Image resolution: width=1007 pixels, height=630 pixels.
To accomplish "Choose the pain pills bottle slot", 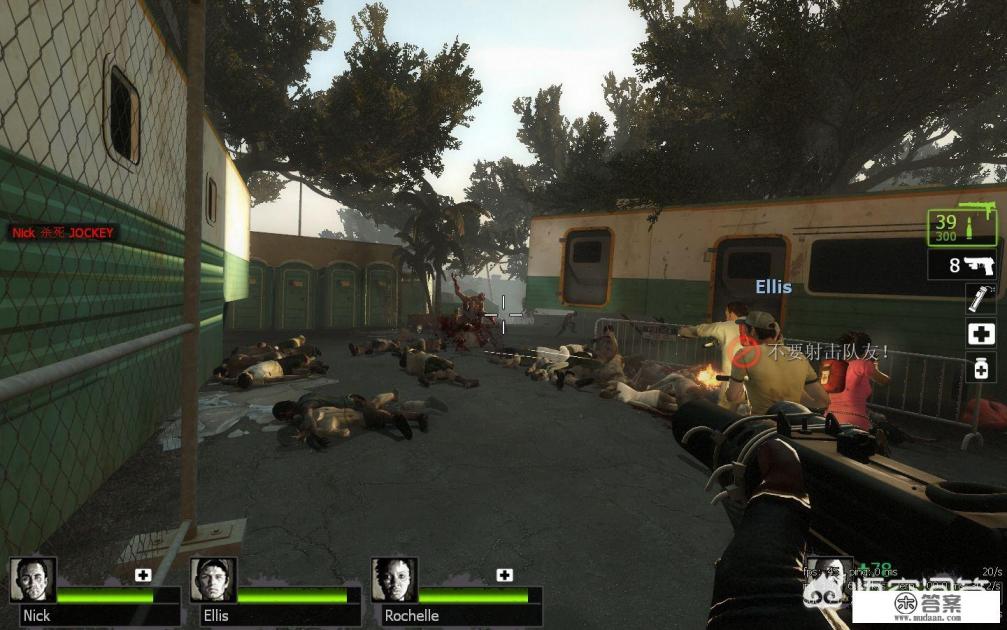I will [x=980, y=368].
